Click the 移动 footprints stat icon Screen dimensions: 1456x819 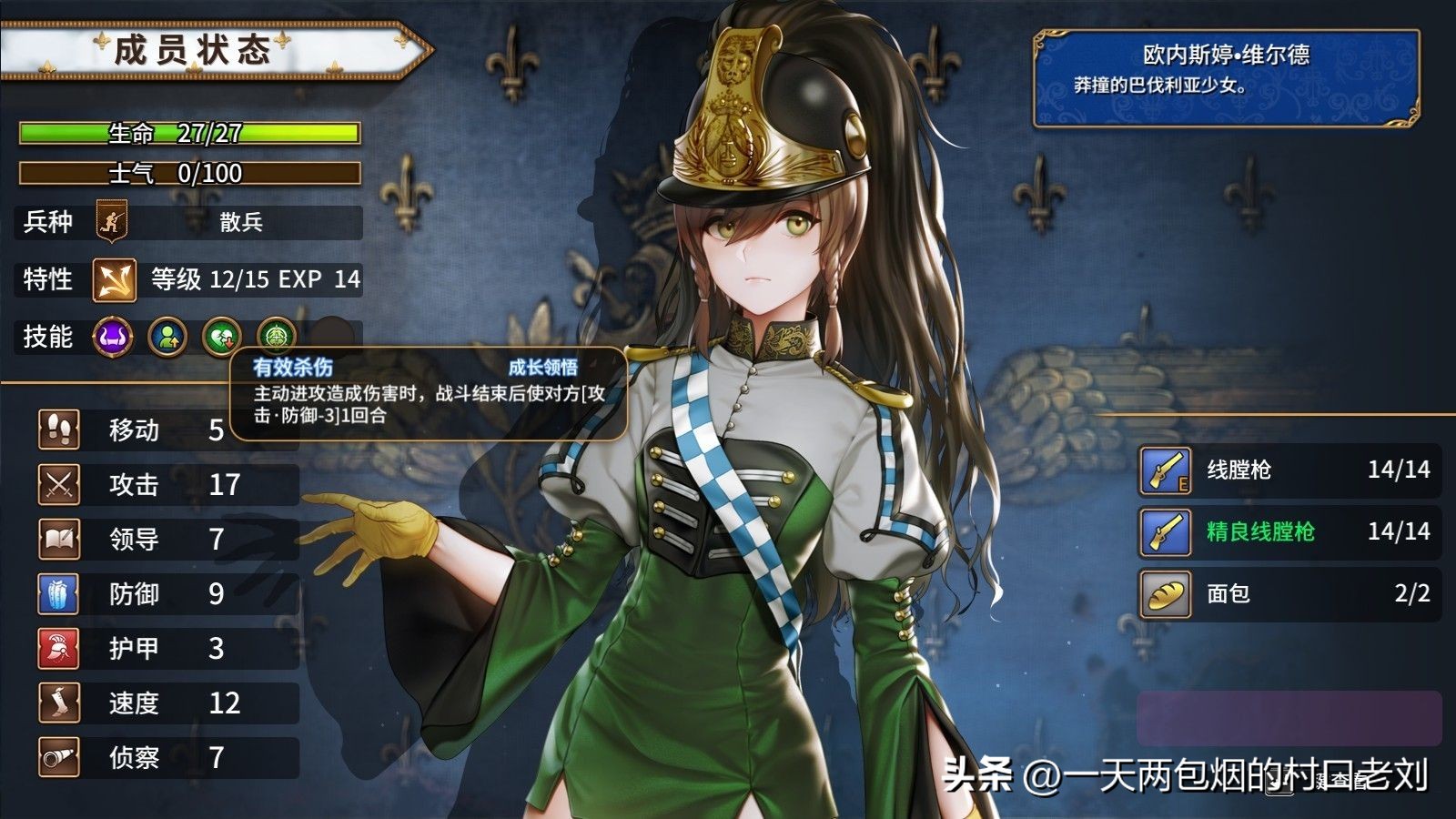coord(59,430)
